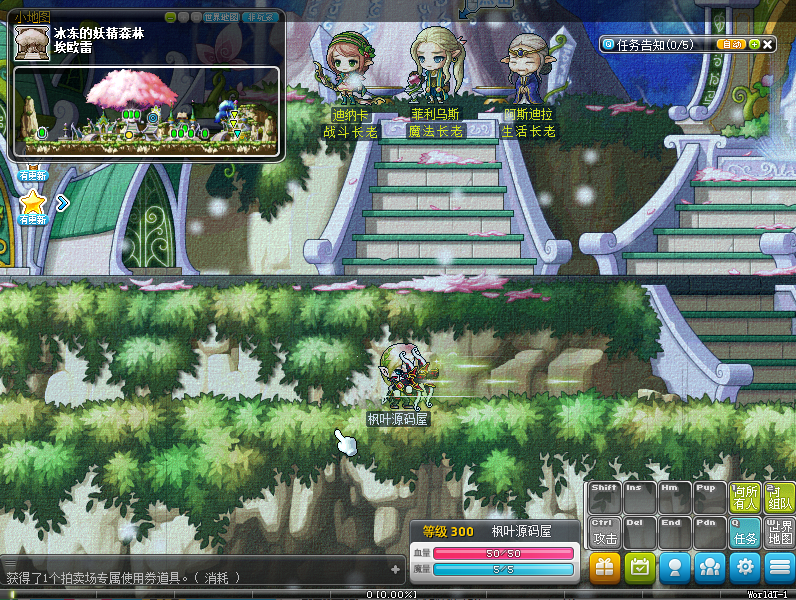Open the 任务 quest quick slot
This screenshot has height=600, width=796.
point(745,532)
